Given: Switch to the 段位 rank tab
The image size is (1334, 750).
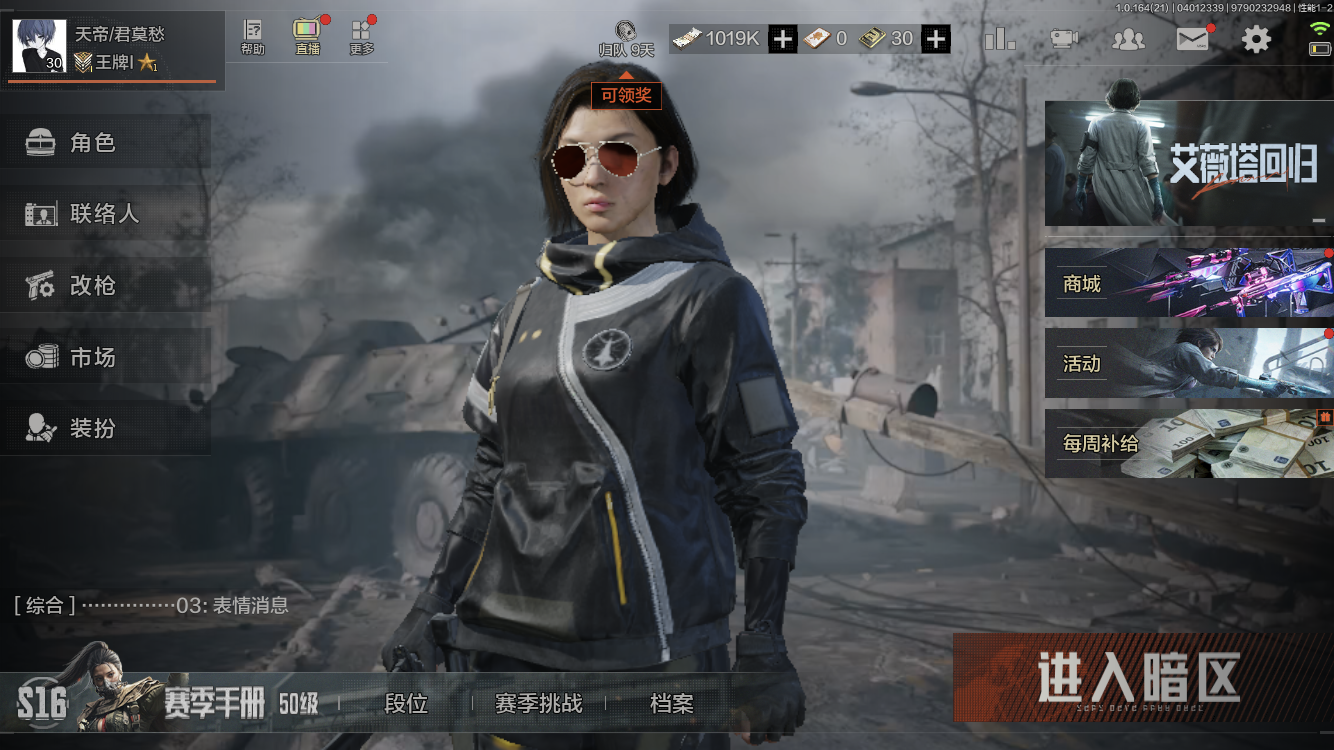Looking at the screenshot, I should (x=406, y=704).
